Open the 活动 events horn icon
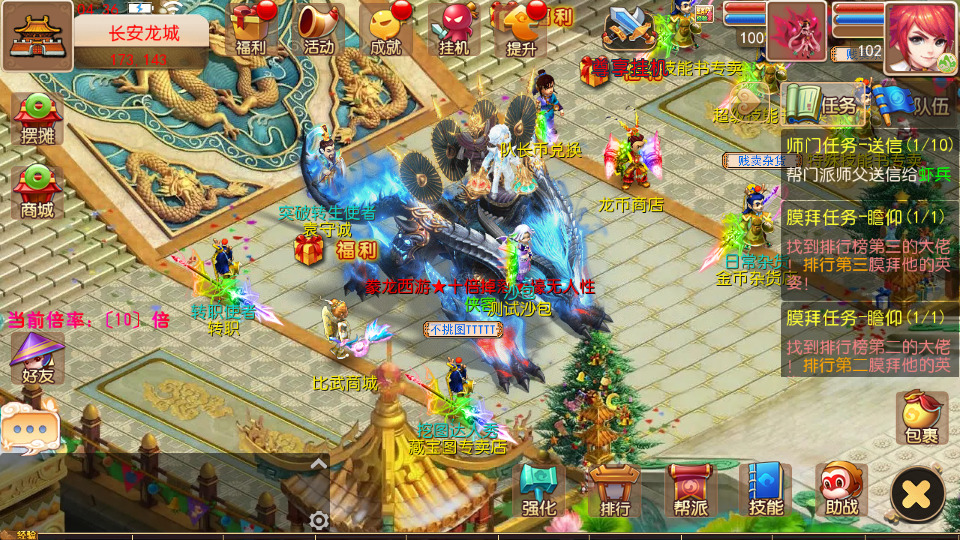The image size is (960, 540). (x=318, y=29)
